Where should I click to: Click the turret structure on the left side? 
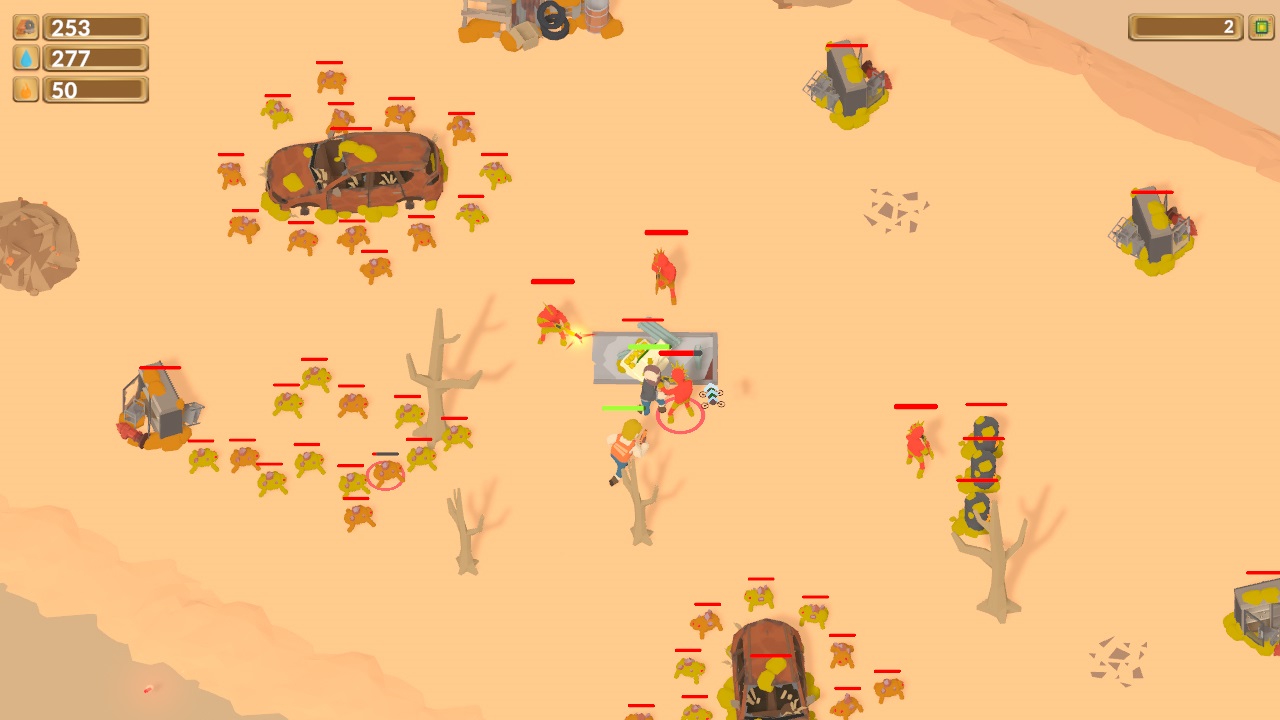click(155, 400)
